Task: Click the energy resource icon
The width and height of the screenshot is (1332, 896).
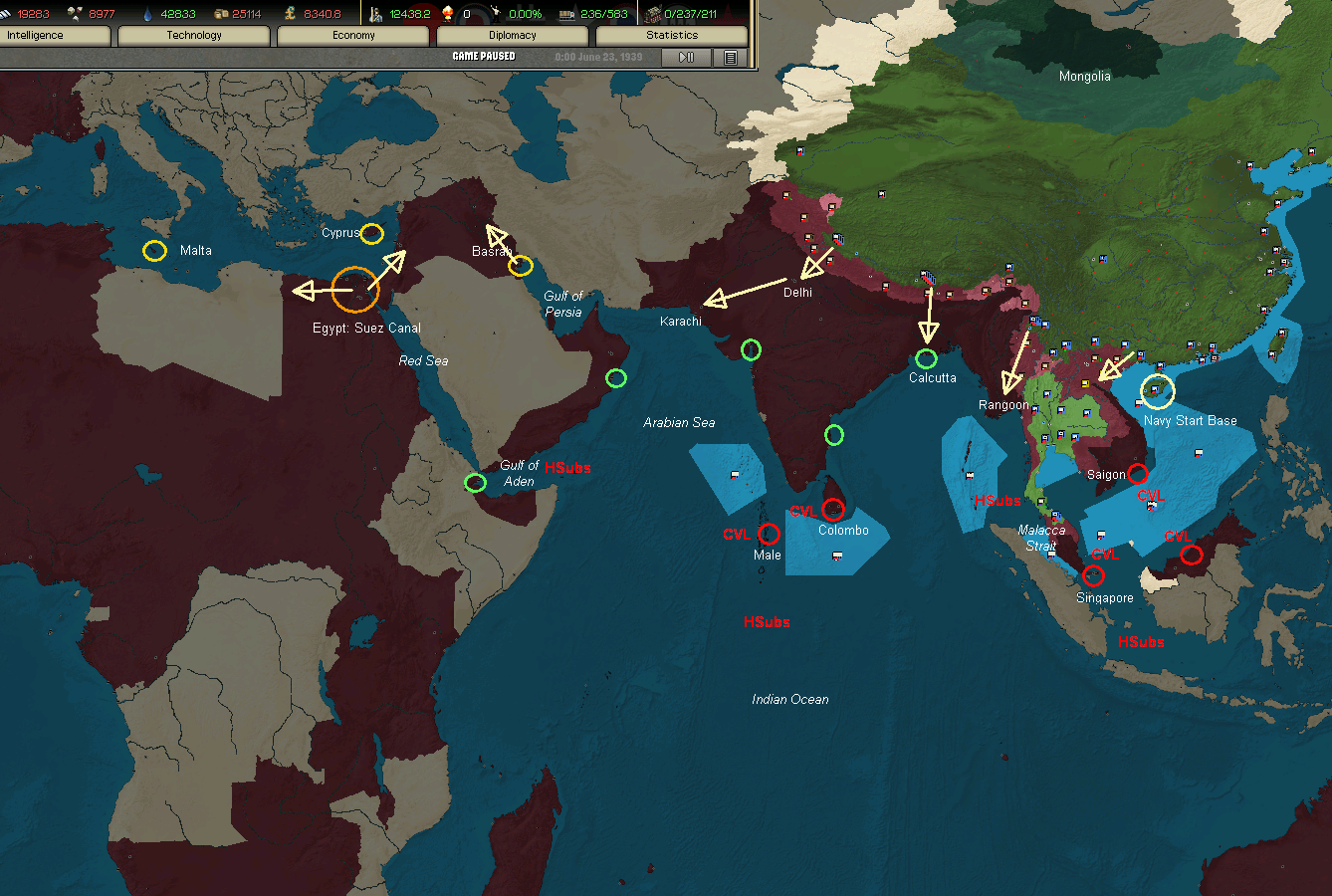Action: (7, 13)
